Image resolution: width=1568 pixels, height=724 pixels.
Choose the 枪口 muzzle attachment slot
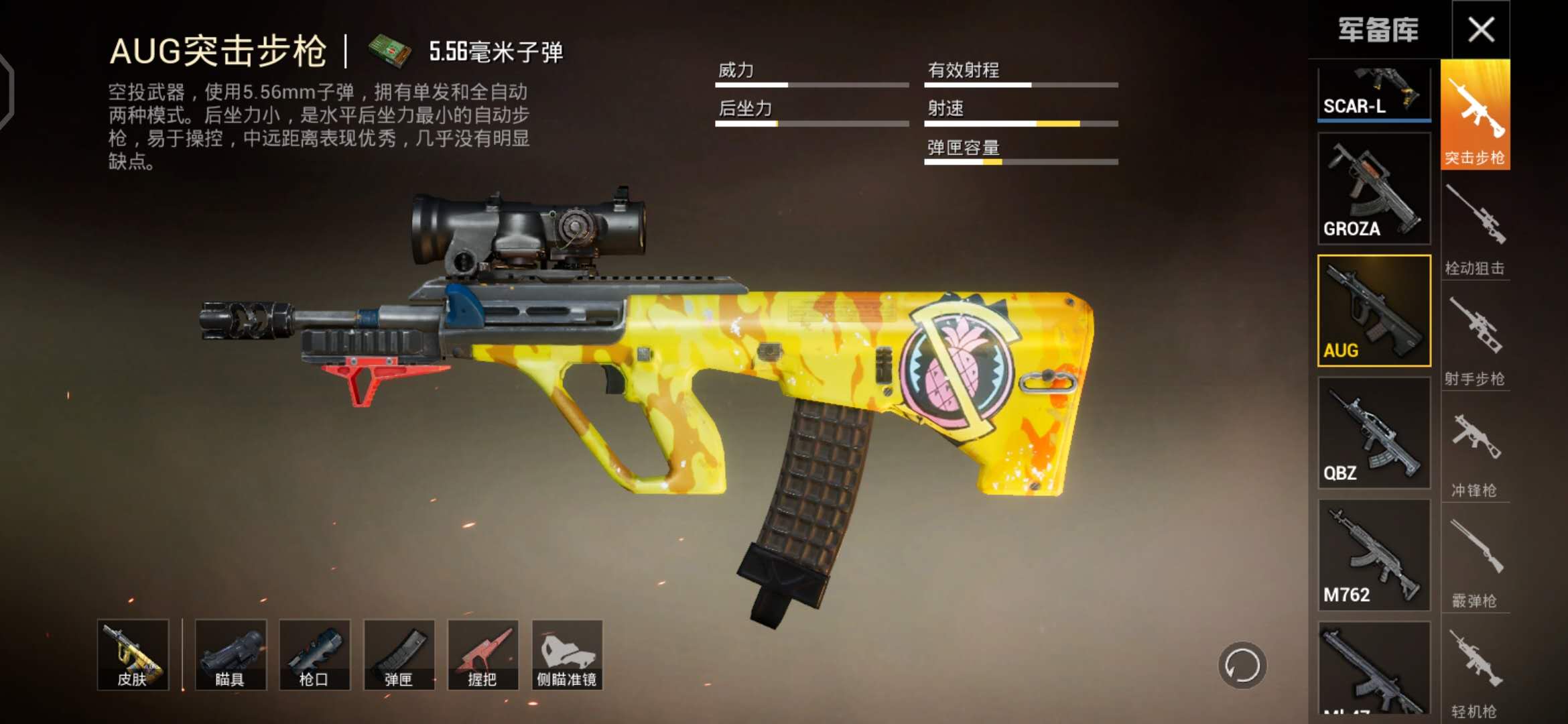coord(314,654)
